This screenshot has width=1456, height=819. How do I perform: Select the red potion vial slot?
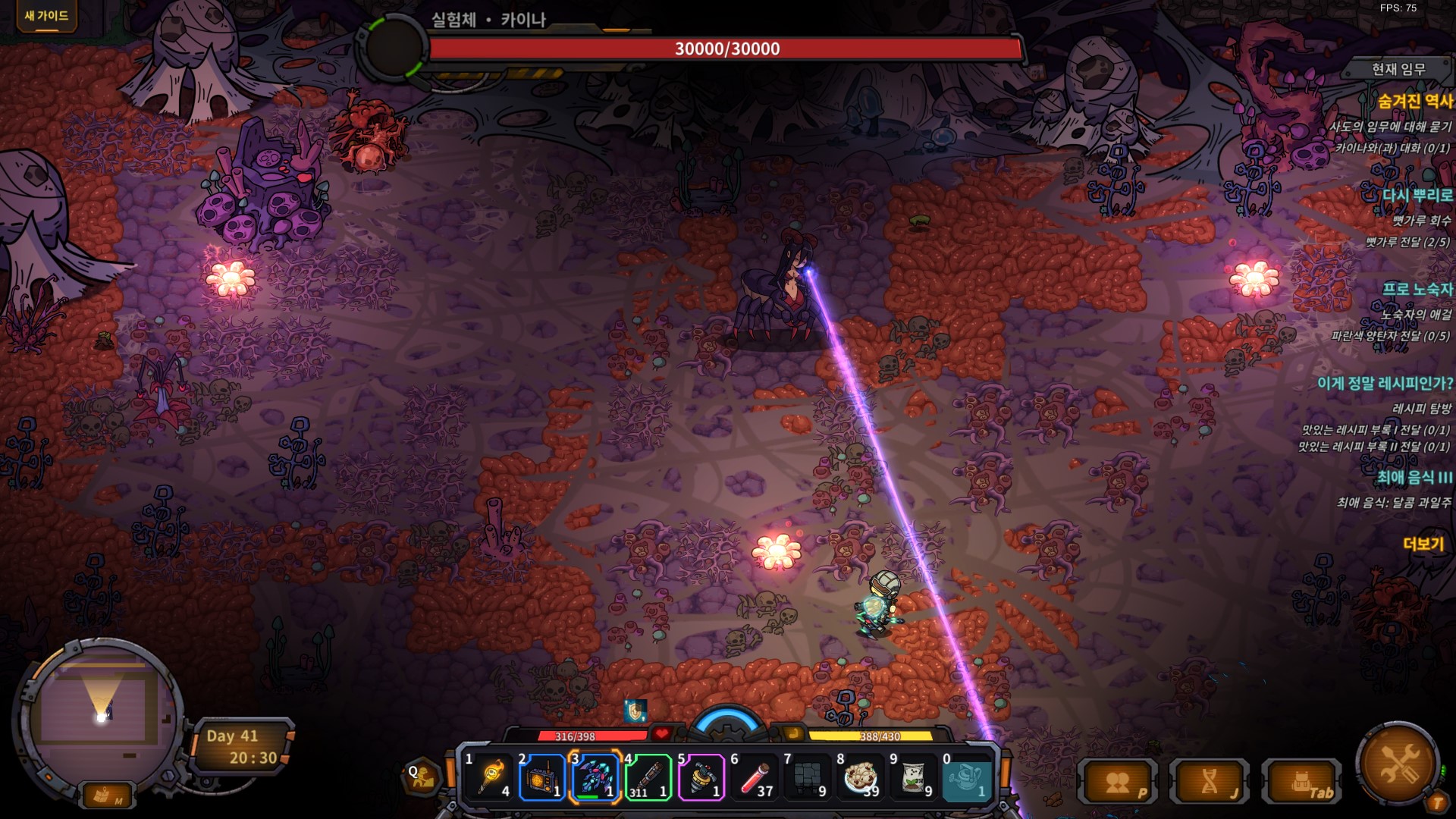(x=755, y=777)
